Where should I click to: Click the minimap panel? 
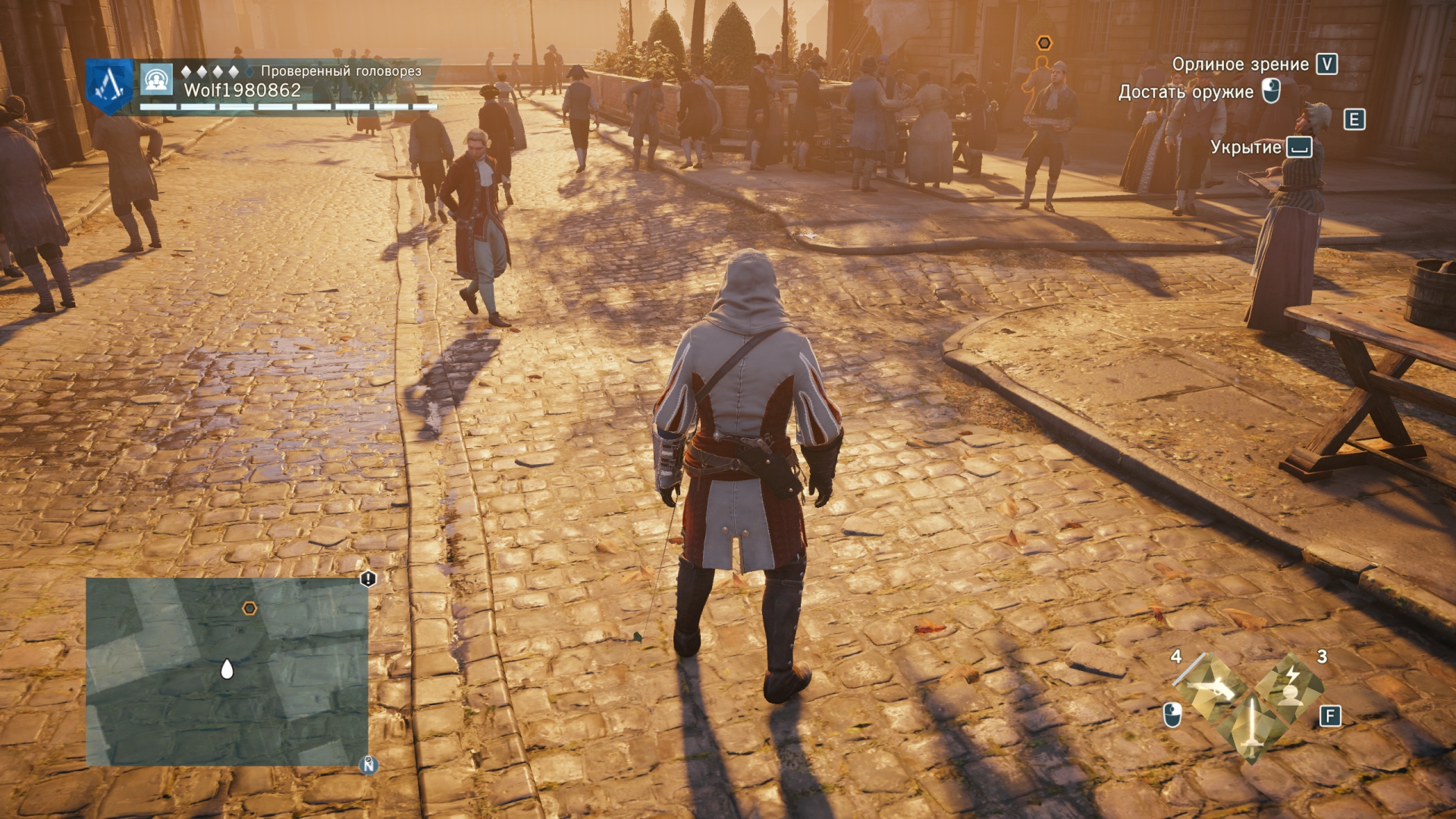pyautogui.click(x=227, y=672)
